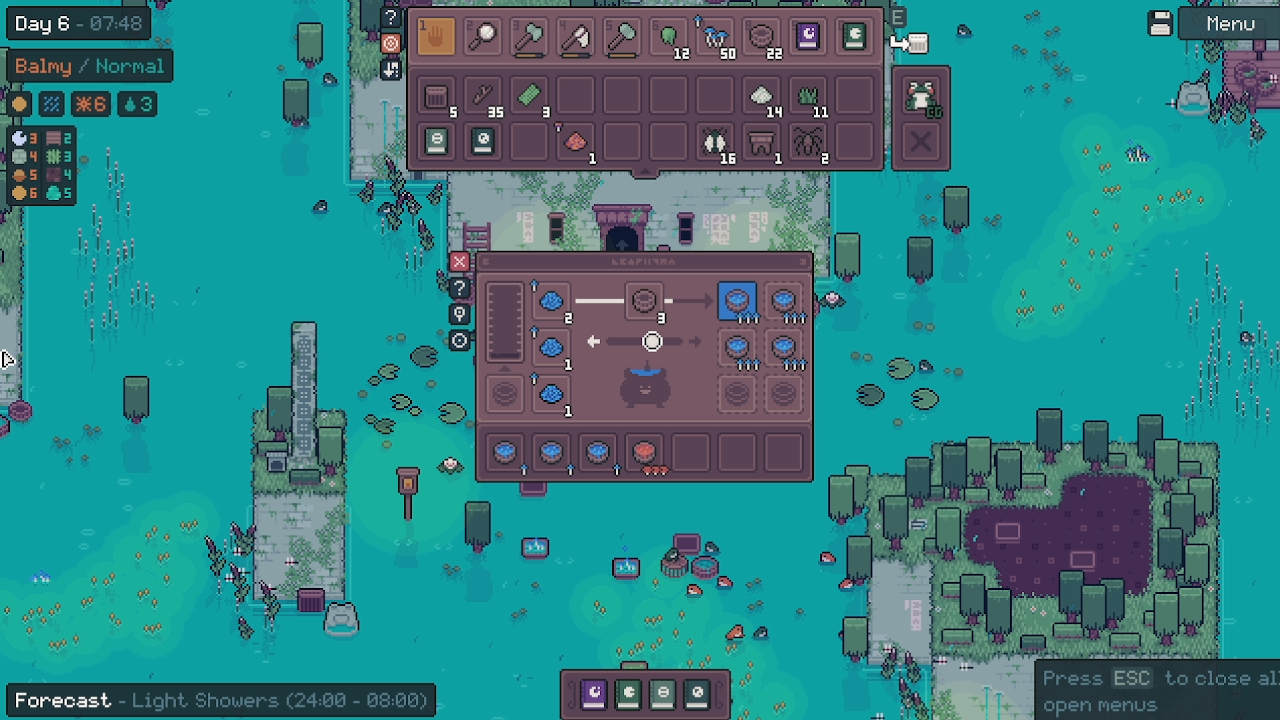Open the purple moon spellbook in the toolbar

pos(807,37)
